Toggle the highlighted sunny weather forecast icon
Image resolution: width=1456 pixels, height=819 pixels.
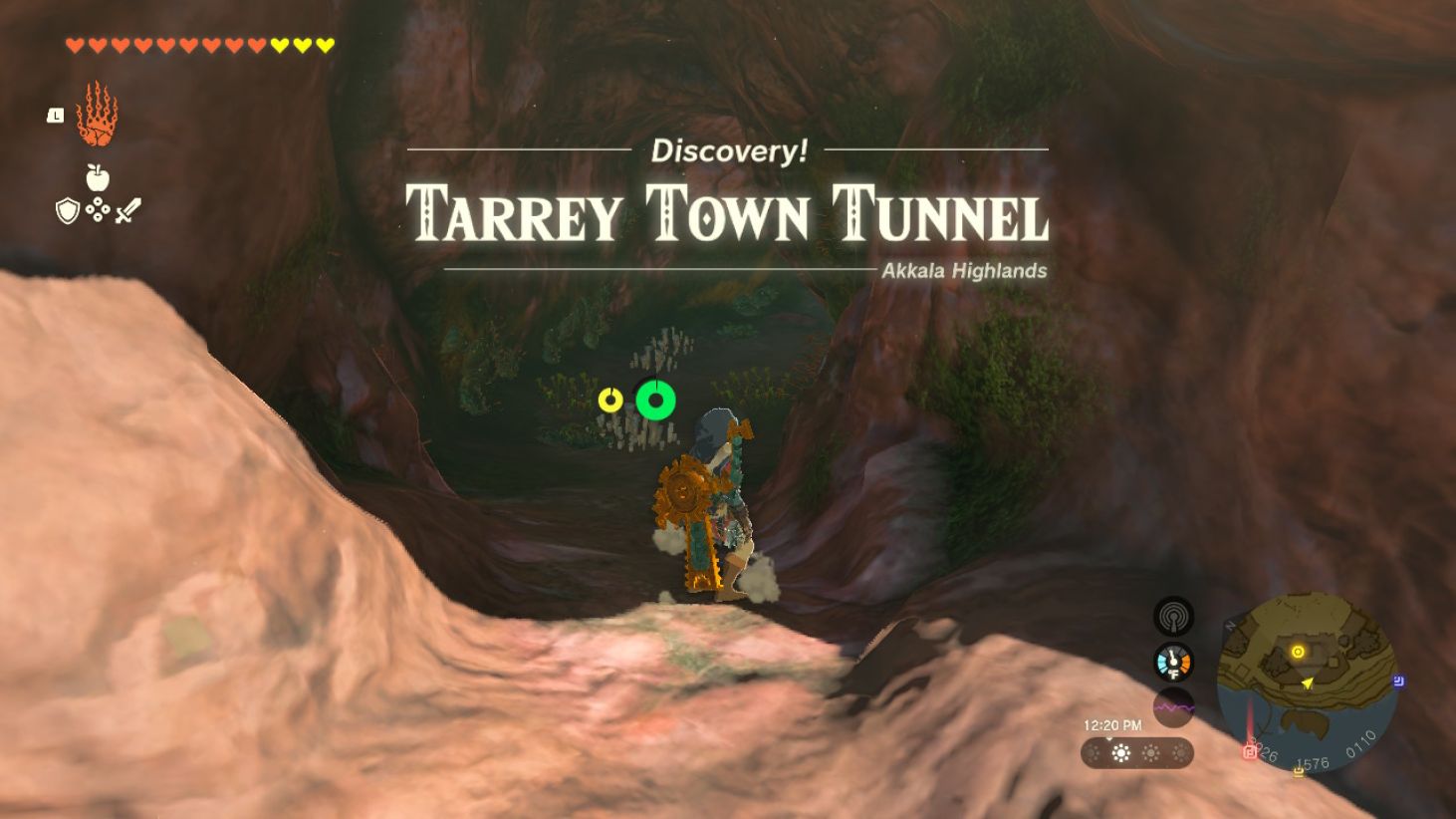(x=1120, y=751)
